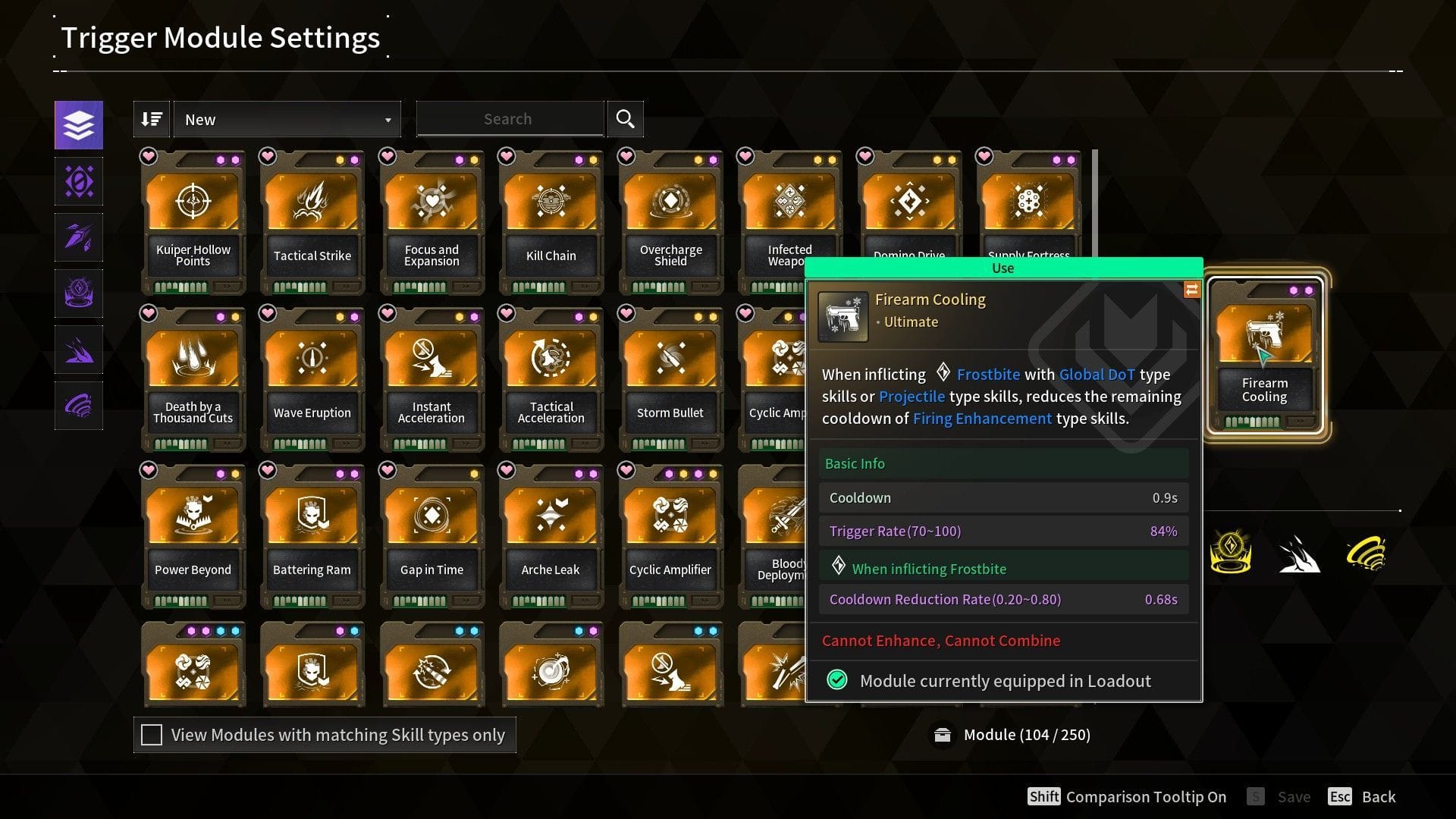Click the sort order icon beside the dropdown
This screenshot has width=1456, height=819.
[x=151, y=118]
